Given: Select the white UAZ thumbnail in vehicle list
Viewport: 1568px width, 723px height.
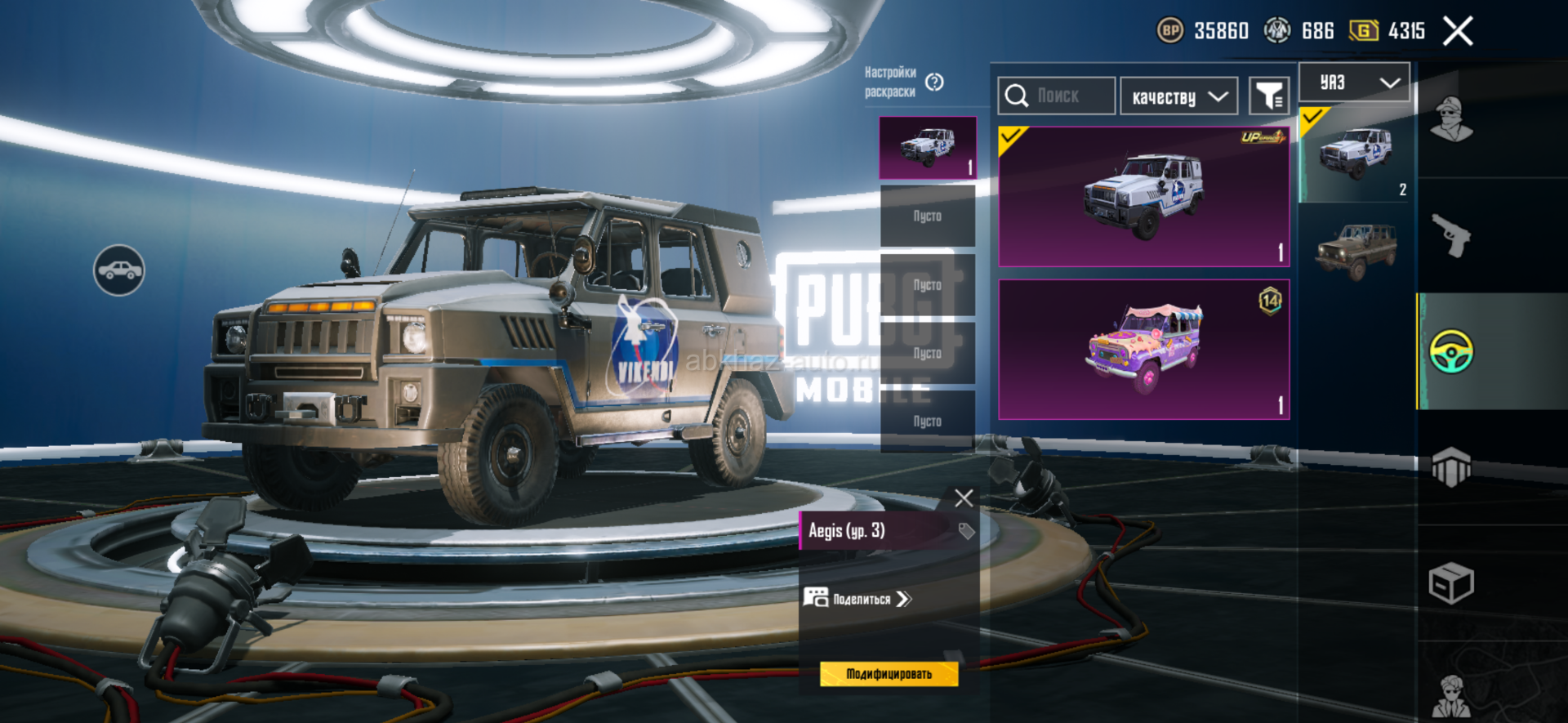Looking at the screenshot, I should pos(1356,154).
